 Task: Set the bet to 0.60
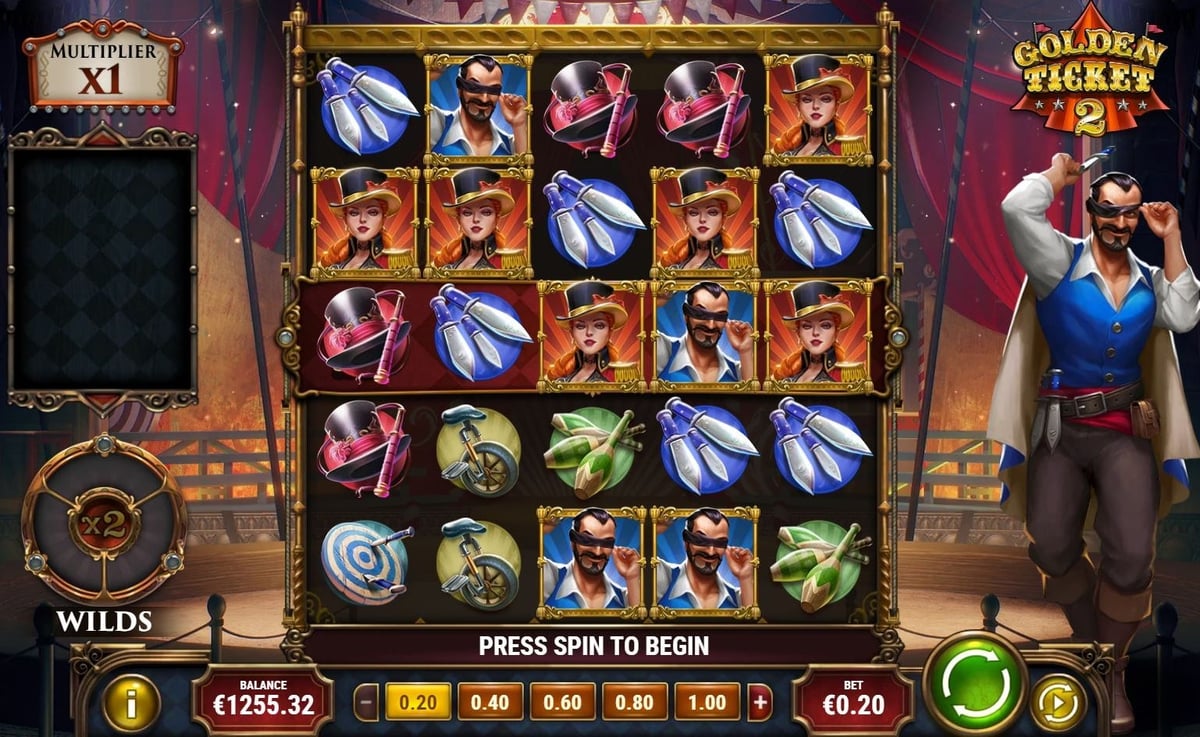coord(562,702)
